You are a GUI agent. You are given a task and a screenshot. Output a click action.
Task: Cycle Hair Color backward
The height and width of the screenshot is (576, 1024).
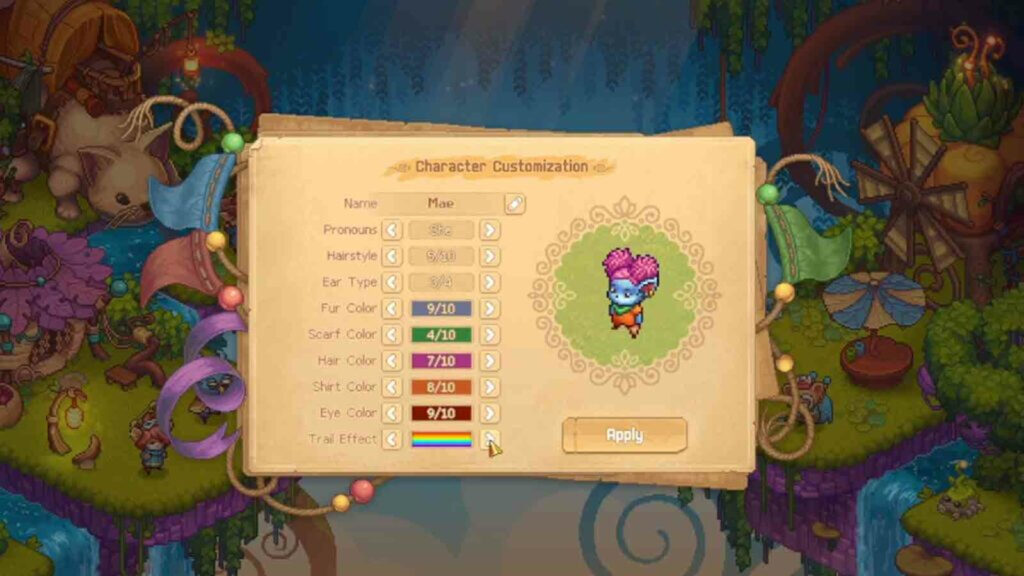pyautogui.click(x=392, y=361)
